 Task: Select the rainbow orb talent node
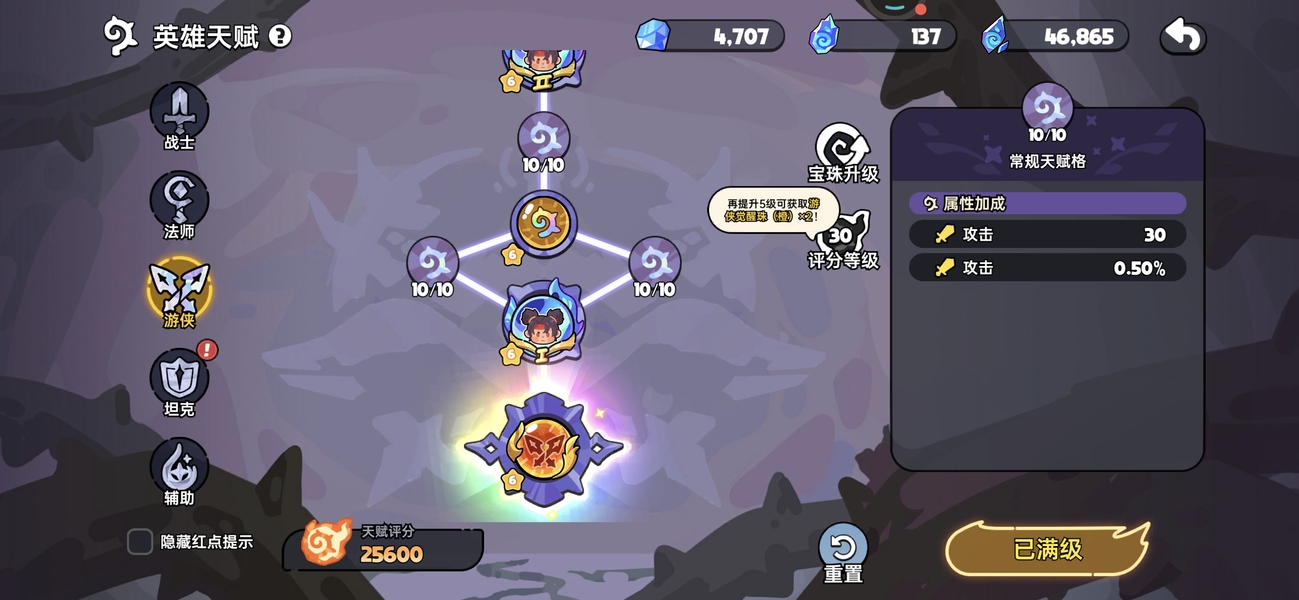(543, 223)
